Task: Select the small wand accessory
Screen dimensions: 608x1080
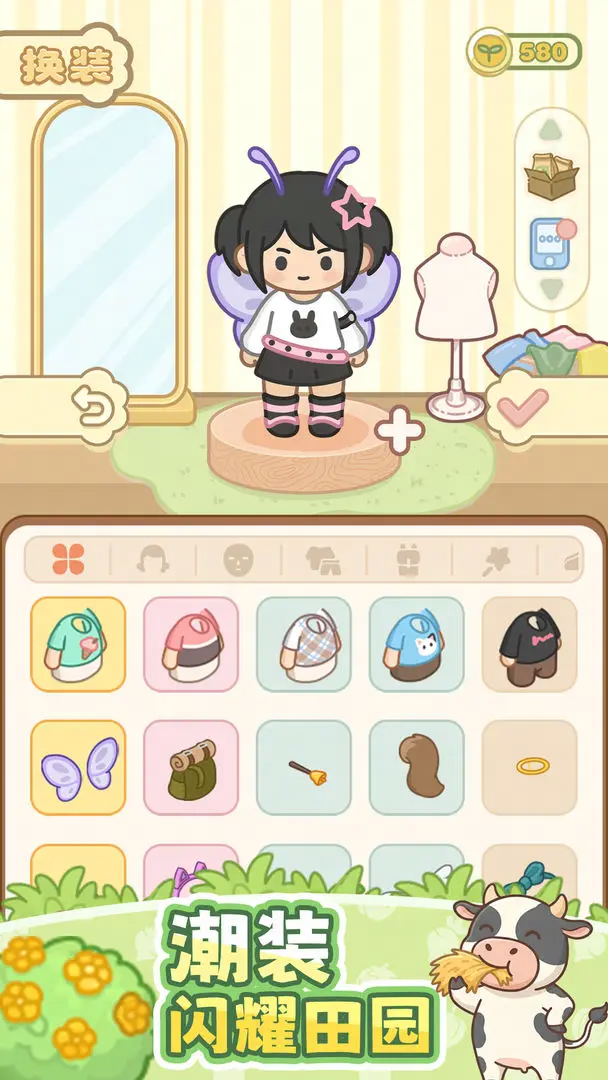Action: [304, 767]
